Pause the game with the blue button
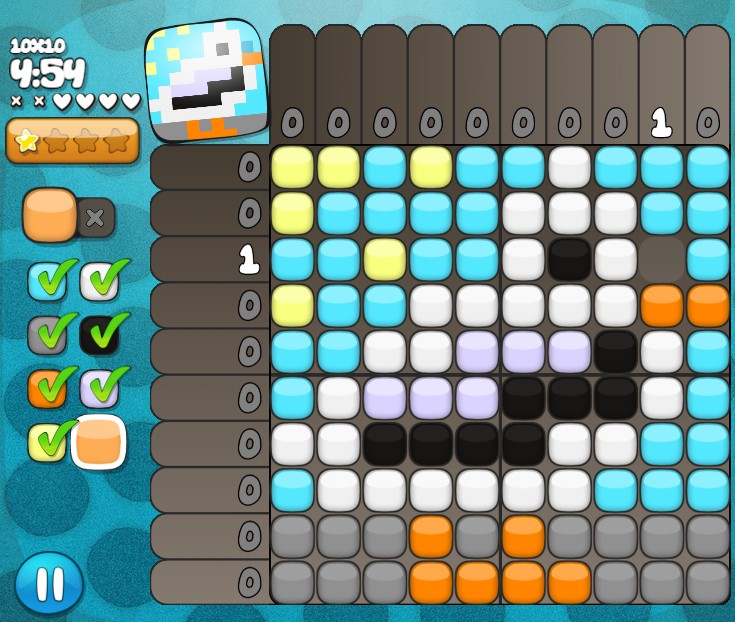 (49, 583)
